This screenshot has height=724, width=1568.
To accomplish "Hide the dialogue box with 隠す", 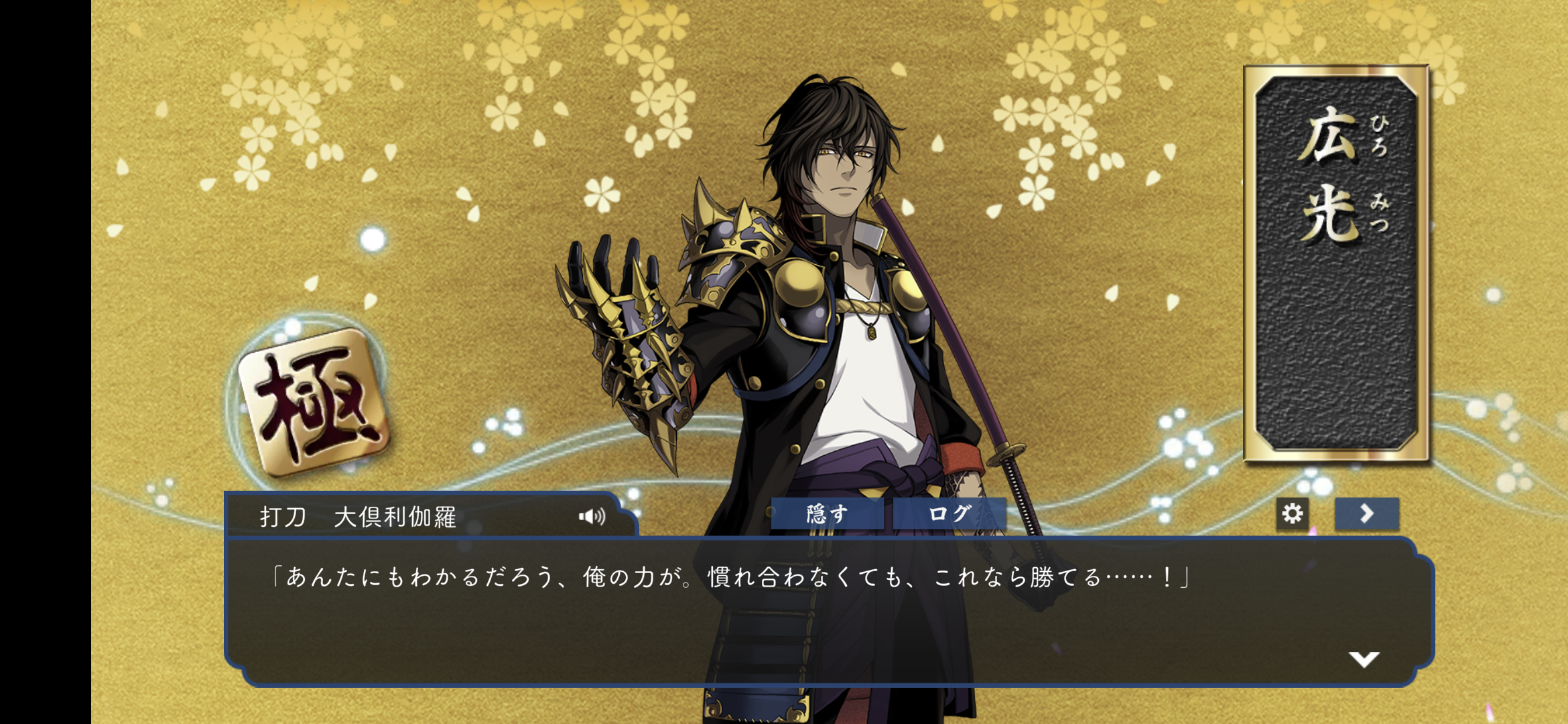I will click(826, 514).
